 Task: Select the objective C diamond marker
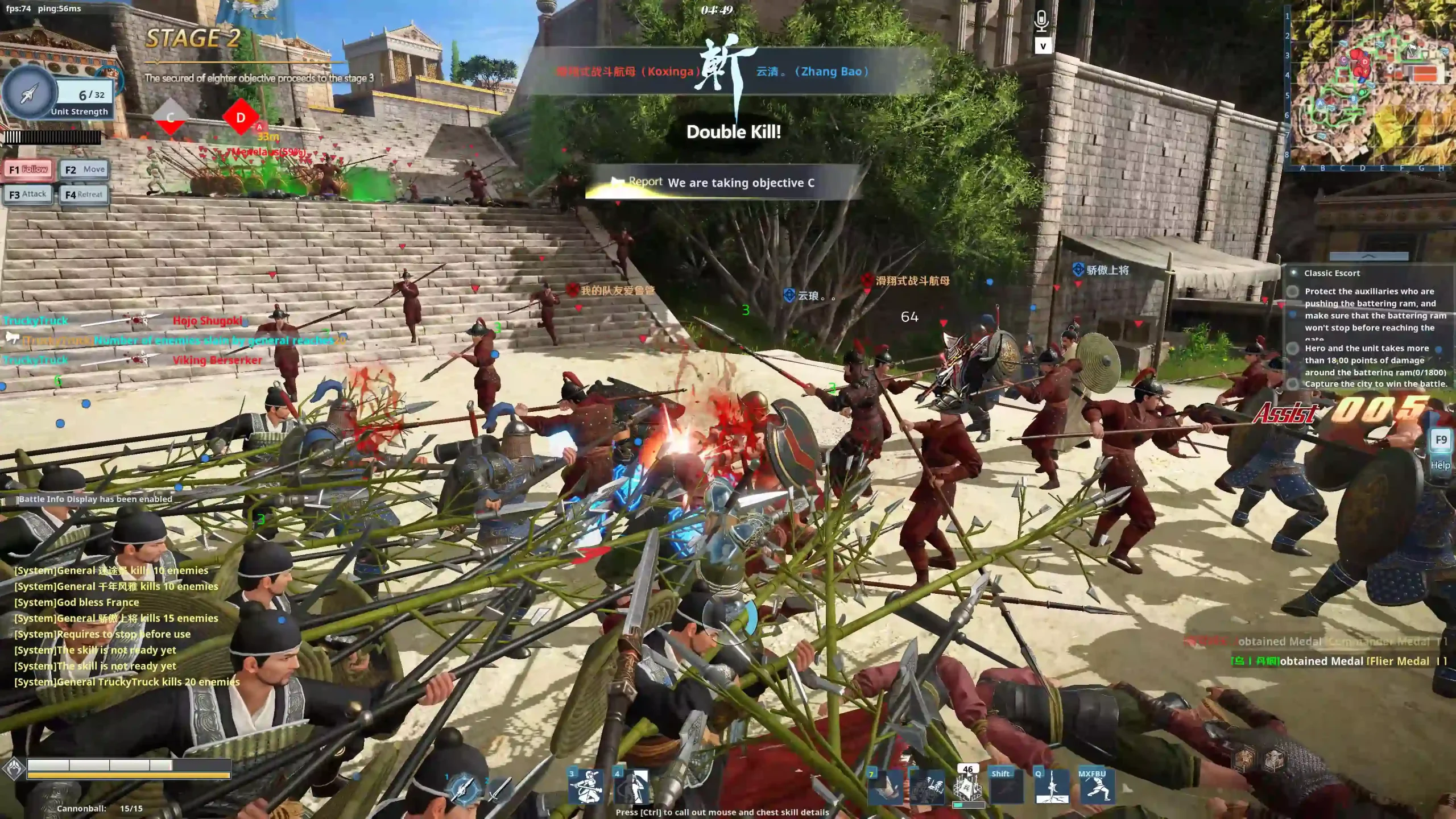[170, 118]
